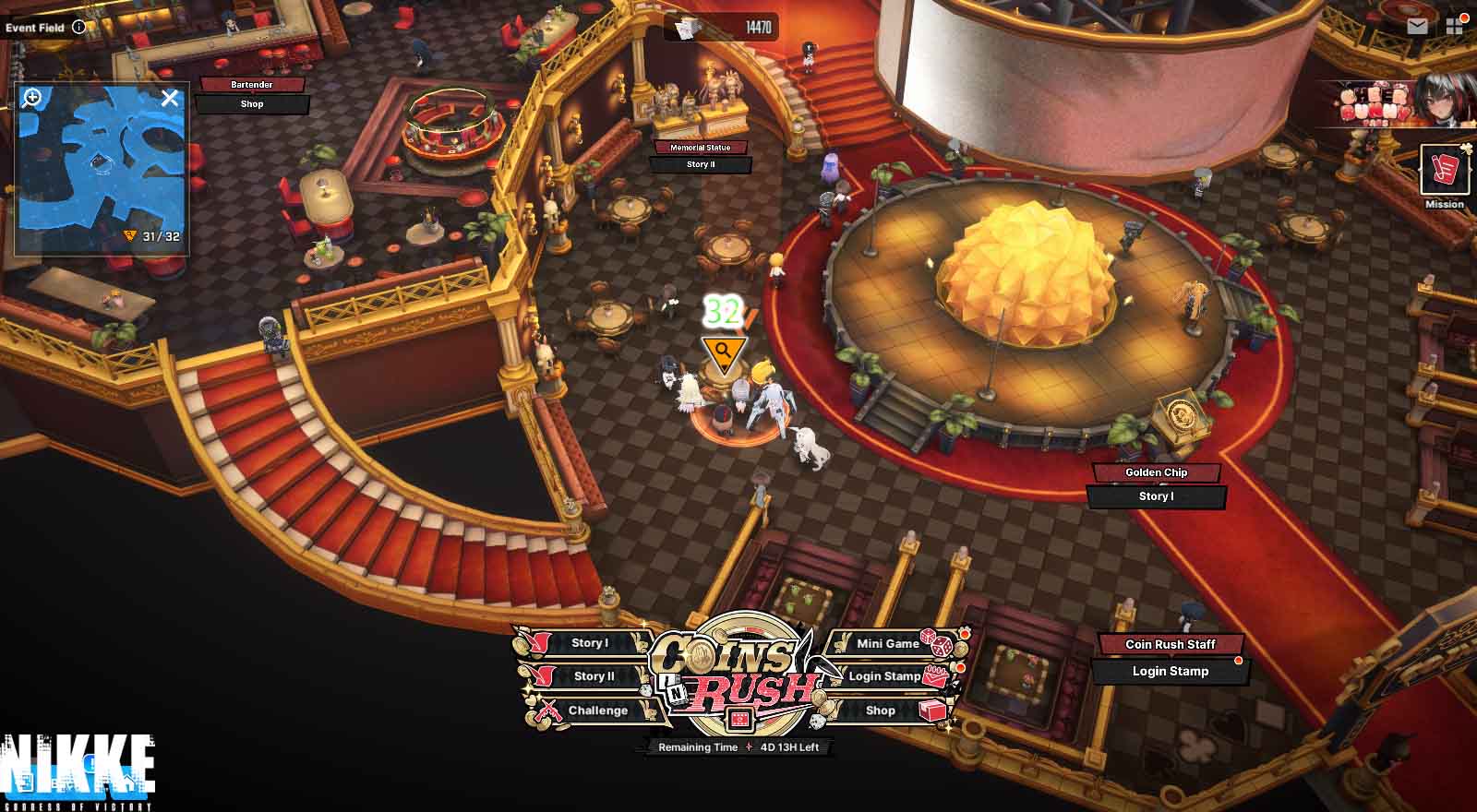Select the Challenge menu entry
This screenshot has width=1477, height=812.
(x=597, y=710)
